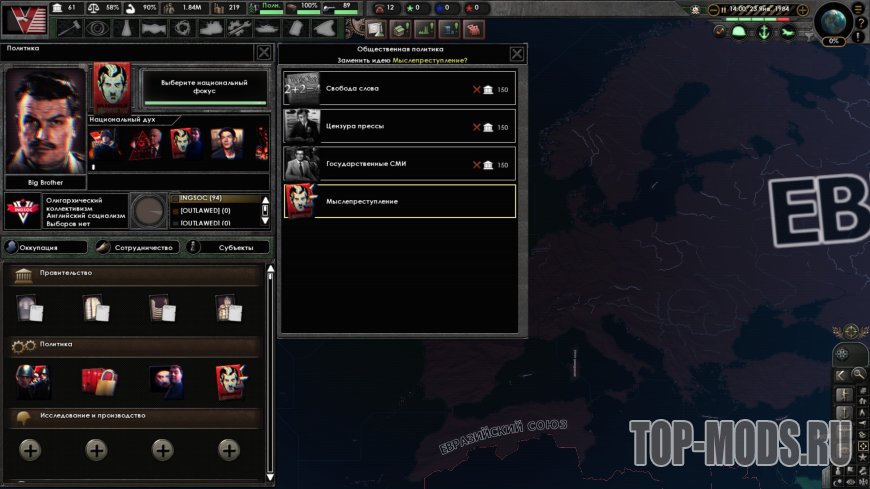Select the Цензура прессы policy
This screenshot has width=870, height=489.
pos(400,127)
